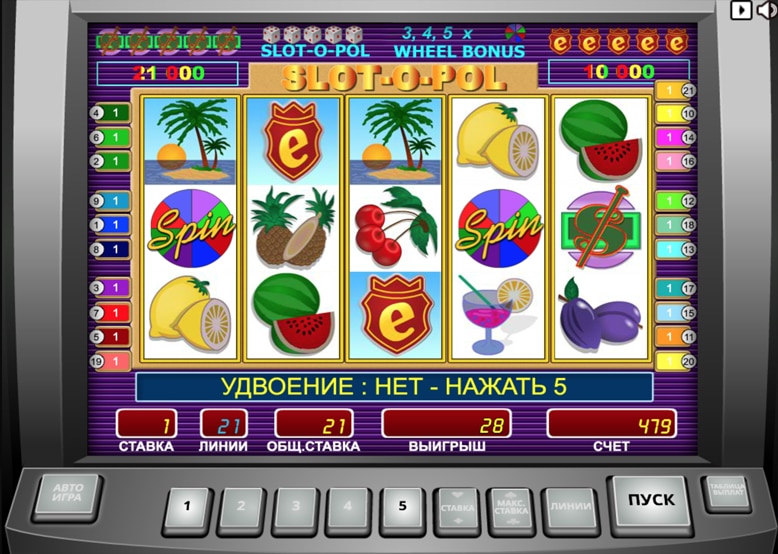778x554 pixels.
Task: Open the paytable with ТАБЛИЦА ВЫПЛАТ
Action: tap(725, 491)
